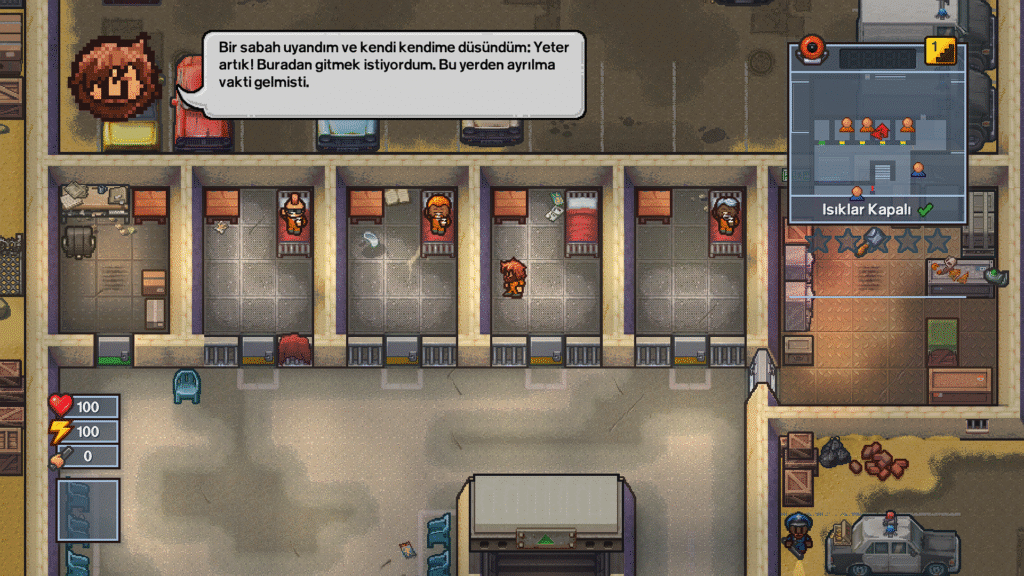Select the empty item slot under the stats
This screenshot has height=576, width=1024.
coord(88,511)
